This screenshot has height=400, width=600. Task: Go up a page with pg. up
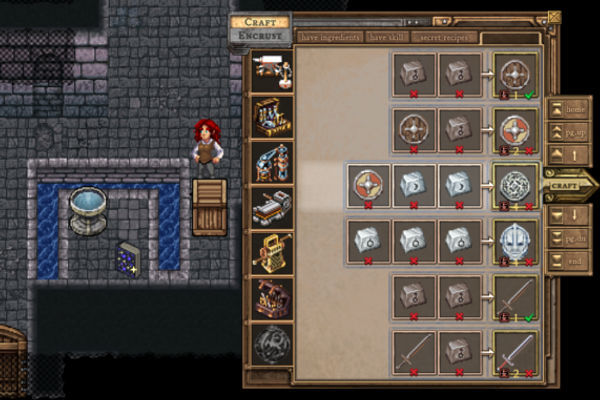[567, 132]
